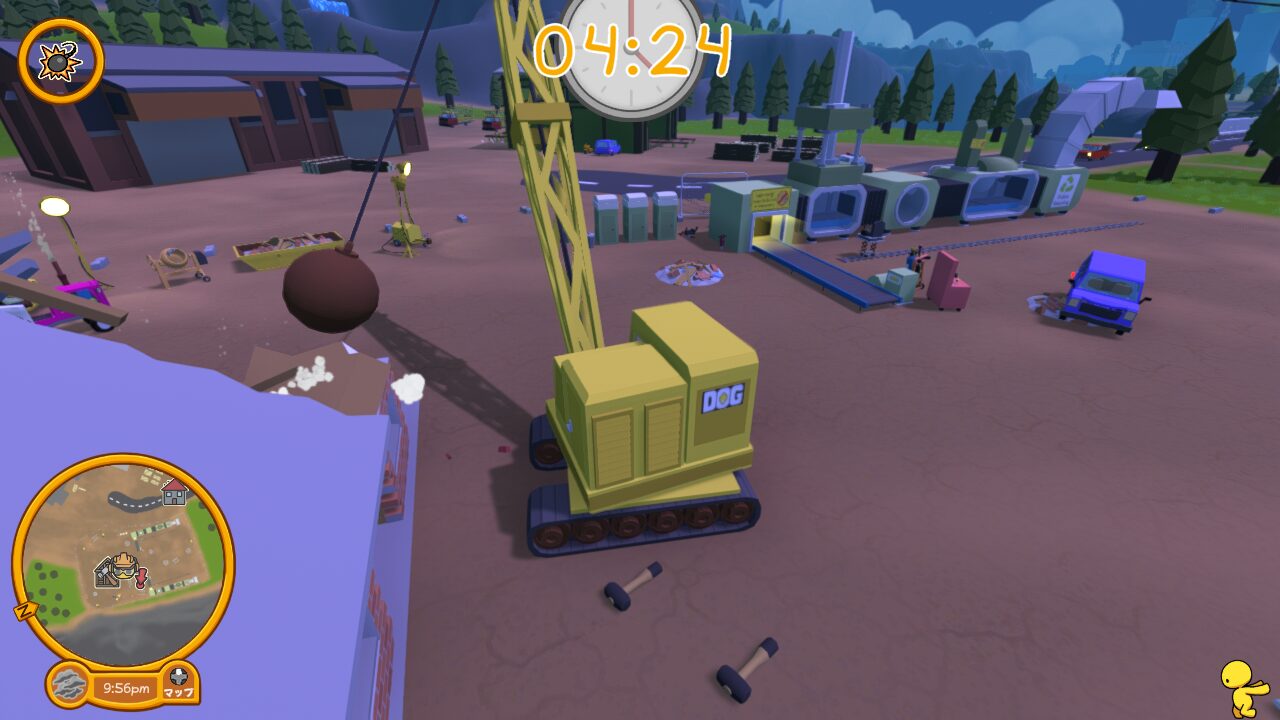The width and height of the screenshot is (1280, 720).
Task: Click the hard-hat worker marker on minimap
Action: [x=123, y=568]
